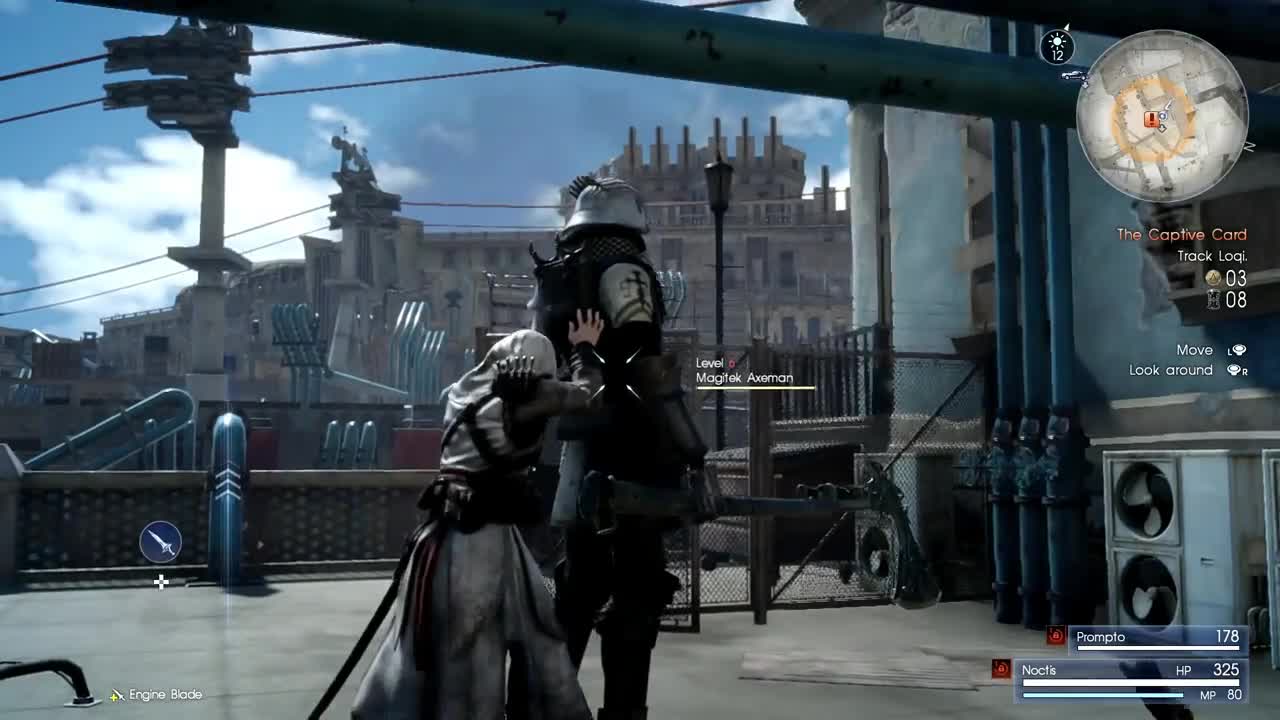The width and height of the screenshot is (1280, 720).
Task: Click the right analog stick Look around icon
Action: (x=1236, y=369)
